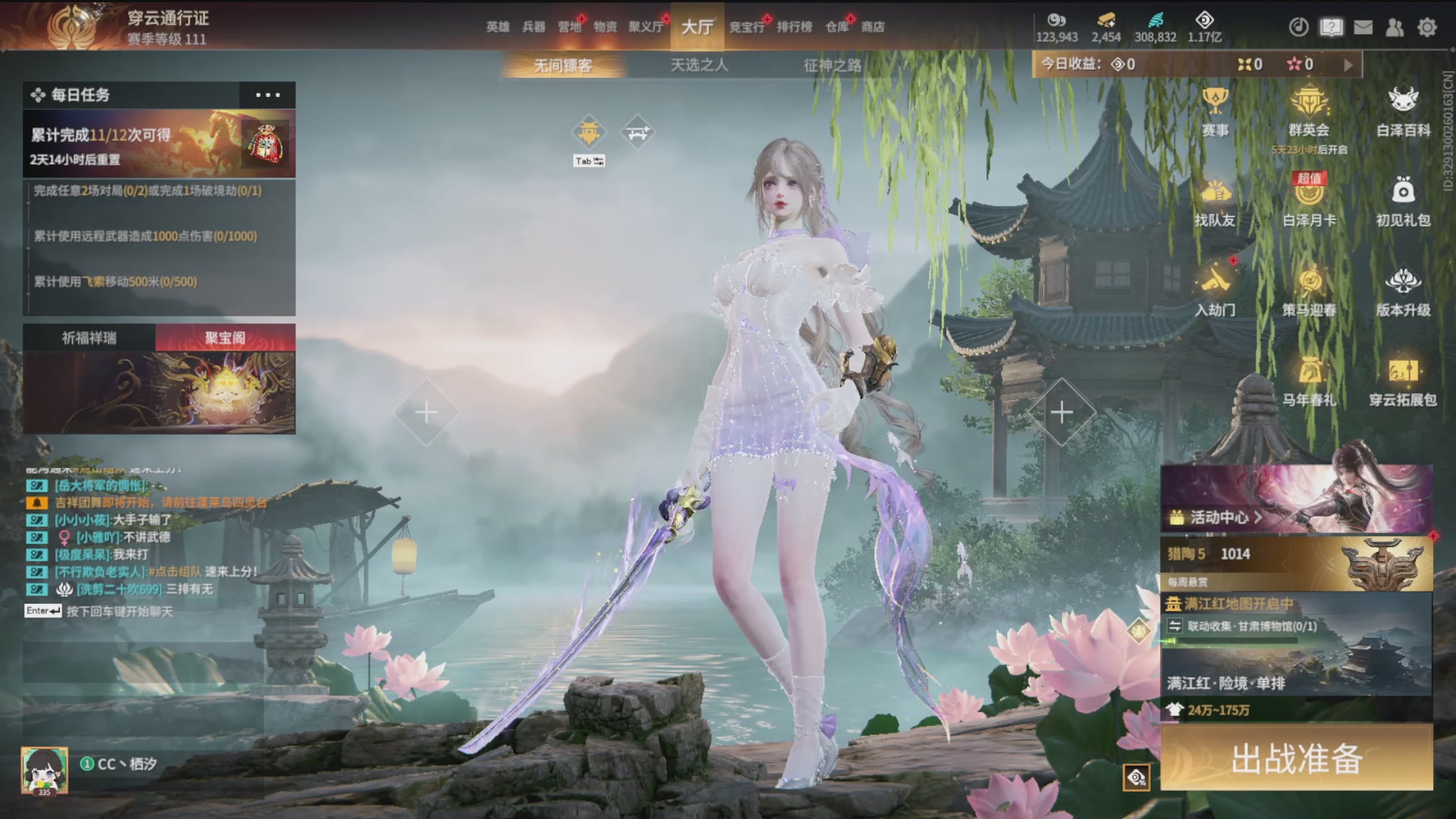This screenshot has height=819, width=1456.
Task: Open the settings gear icon
Action: 1427,28
